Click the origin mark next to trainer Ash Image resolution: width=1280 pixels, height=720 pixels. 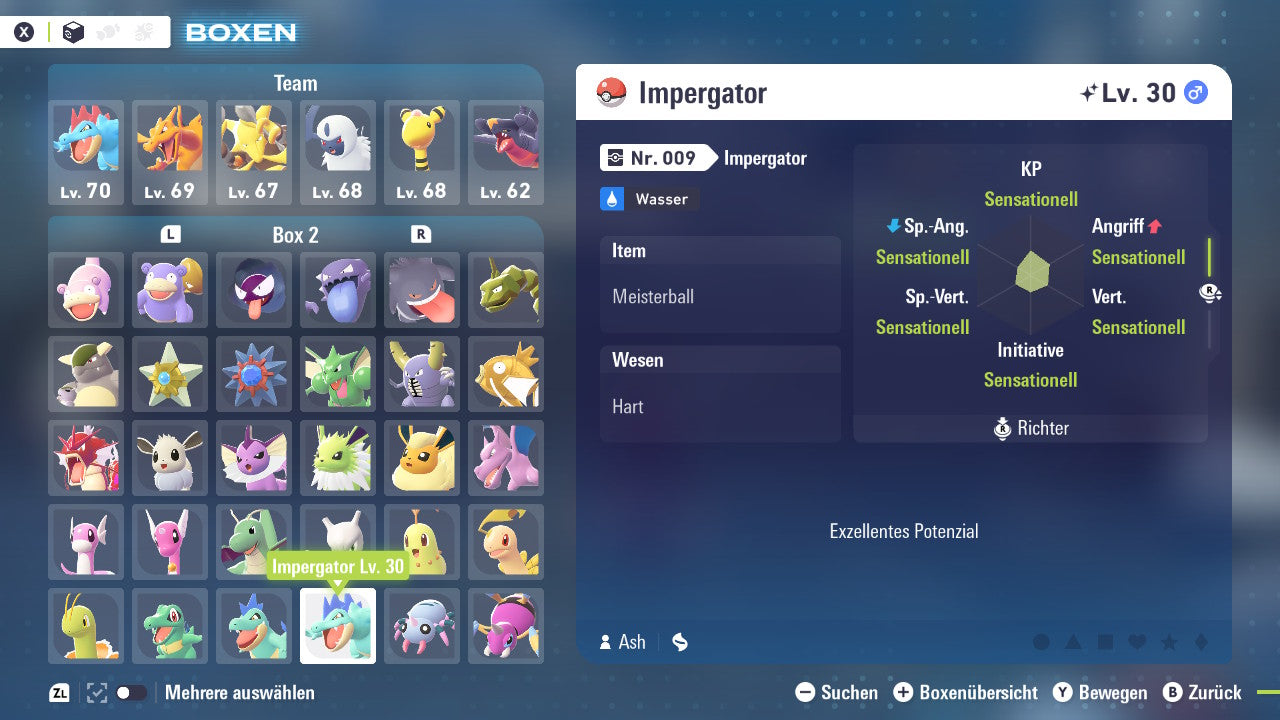pyautogui.click(x=679, y=642)
